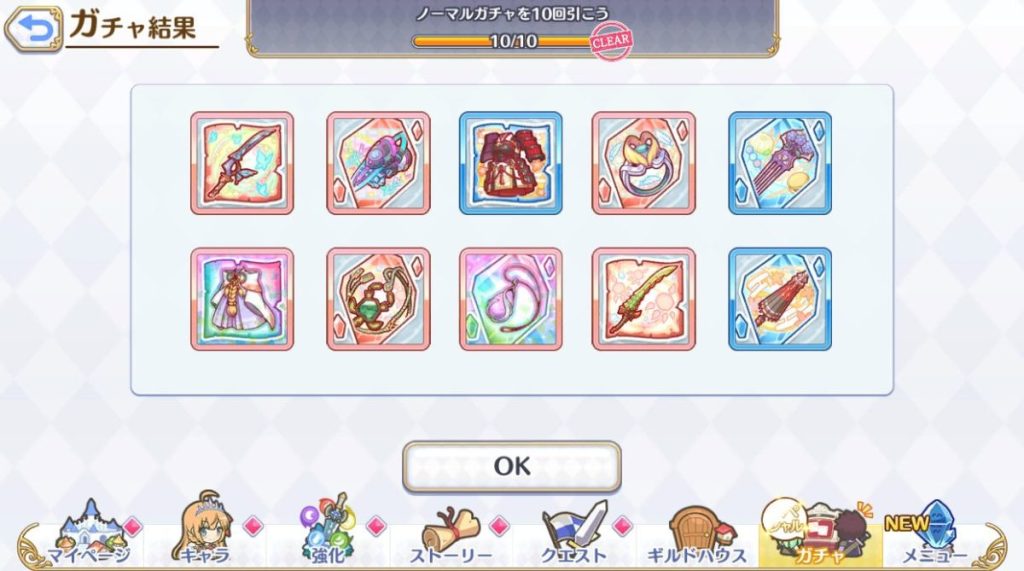Viewport: 1024px width, 571px height.
Task: Tap the green blade sword blueprint
Action: (x=643, y=299)
